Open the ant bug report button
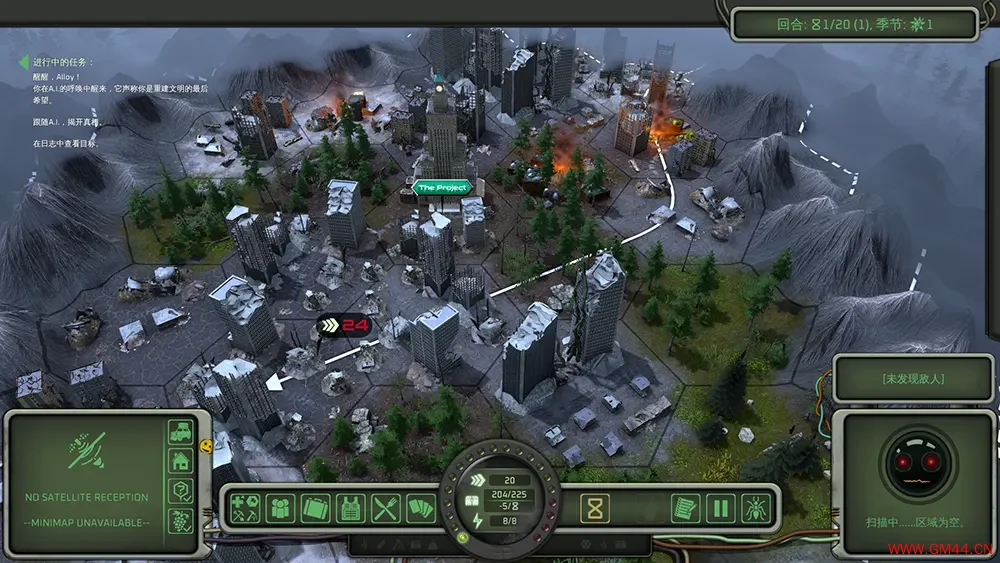 [x=755, y=509]
